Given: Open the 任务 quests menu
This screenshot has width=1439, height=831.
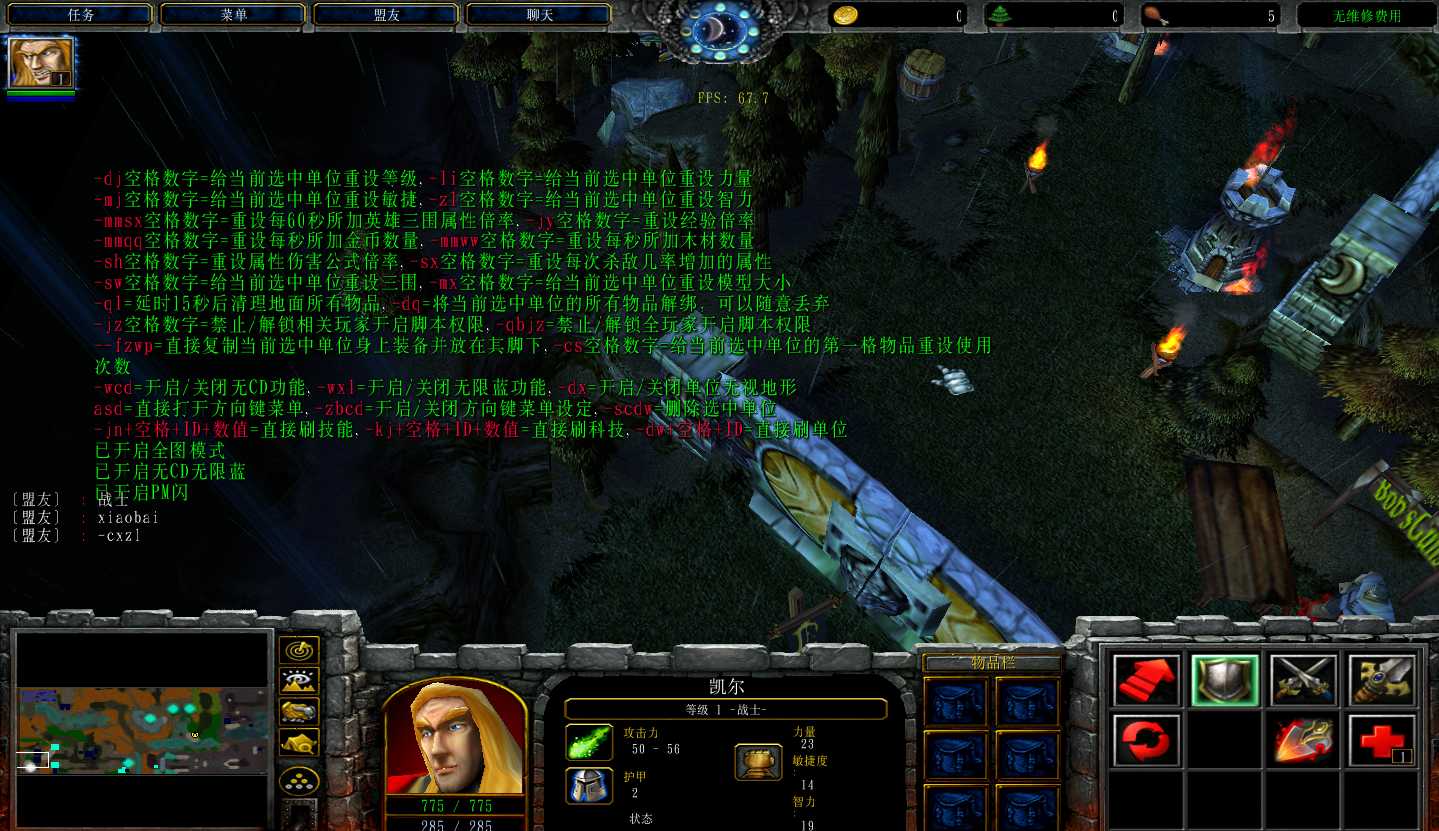Looking at the screenshot, I should pyautogui.click(x=81, y=15).
